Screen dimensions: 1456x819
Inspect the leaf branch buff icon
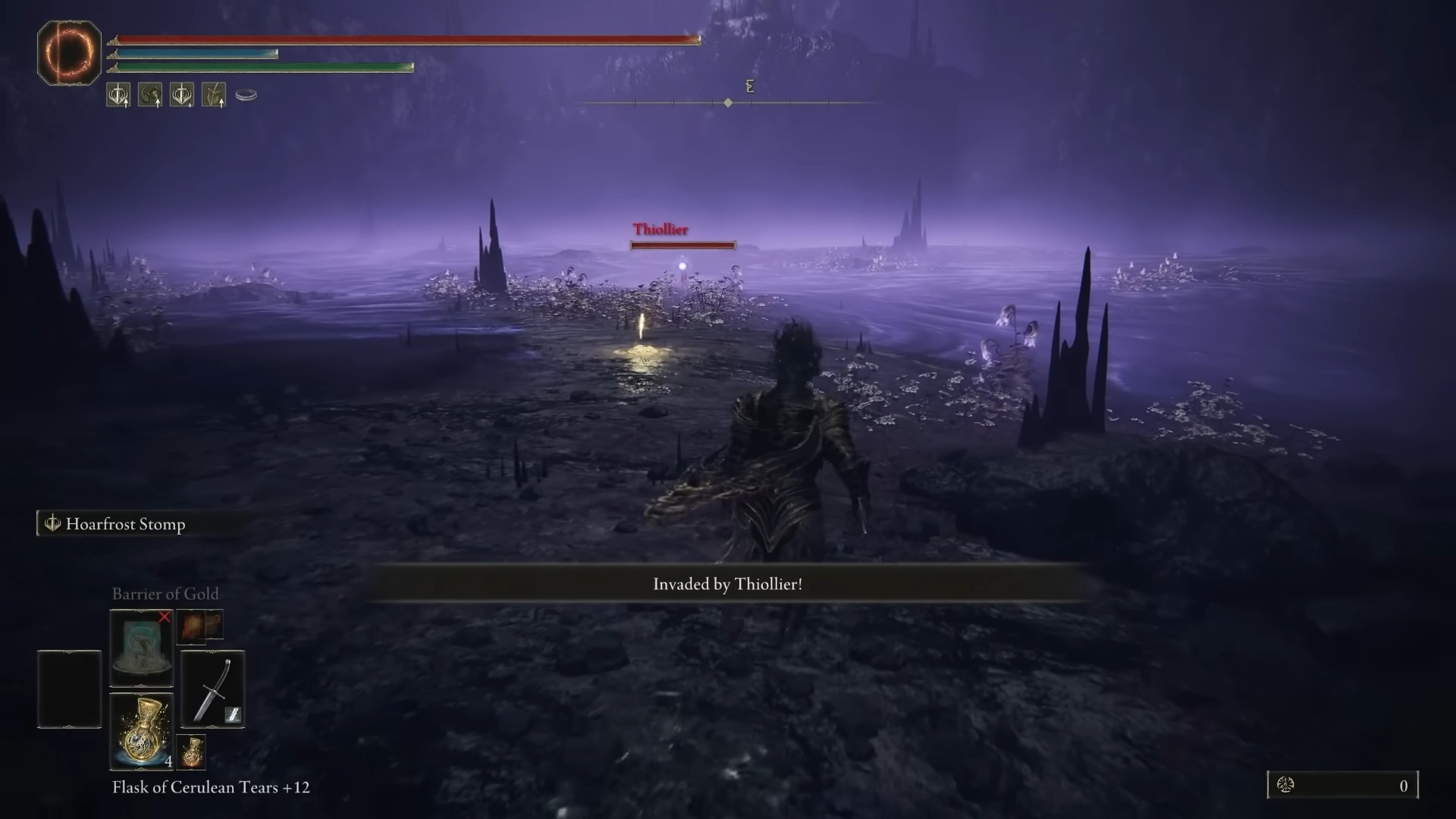click(214, 95)
